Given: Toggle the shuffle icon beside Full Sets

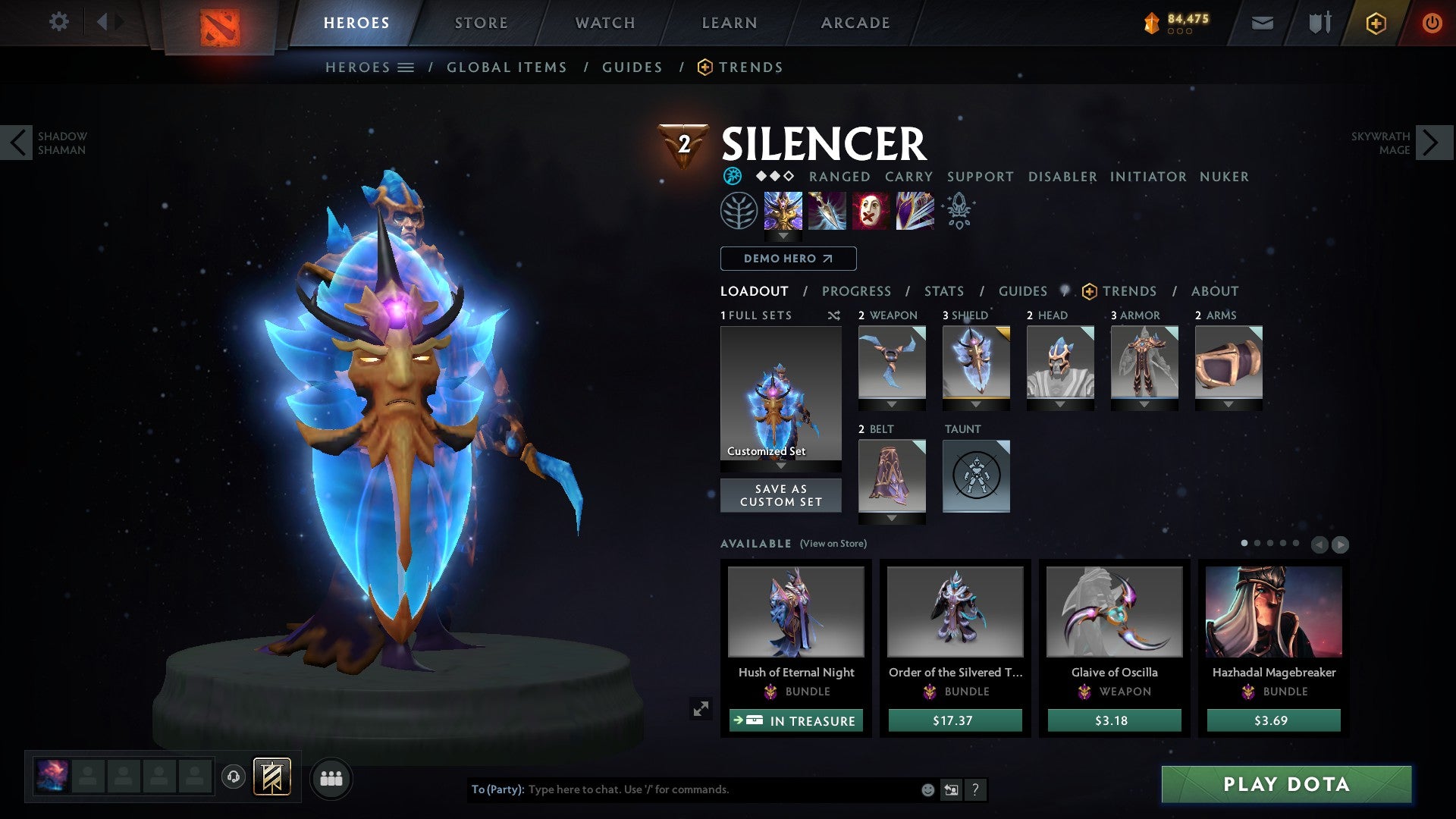Looking at the screenshot, I should (x=834, y=315).
